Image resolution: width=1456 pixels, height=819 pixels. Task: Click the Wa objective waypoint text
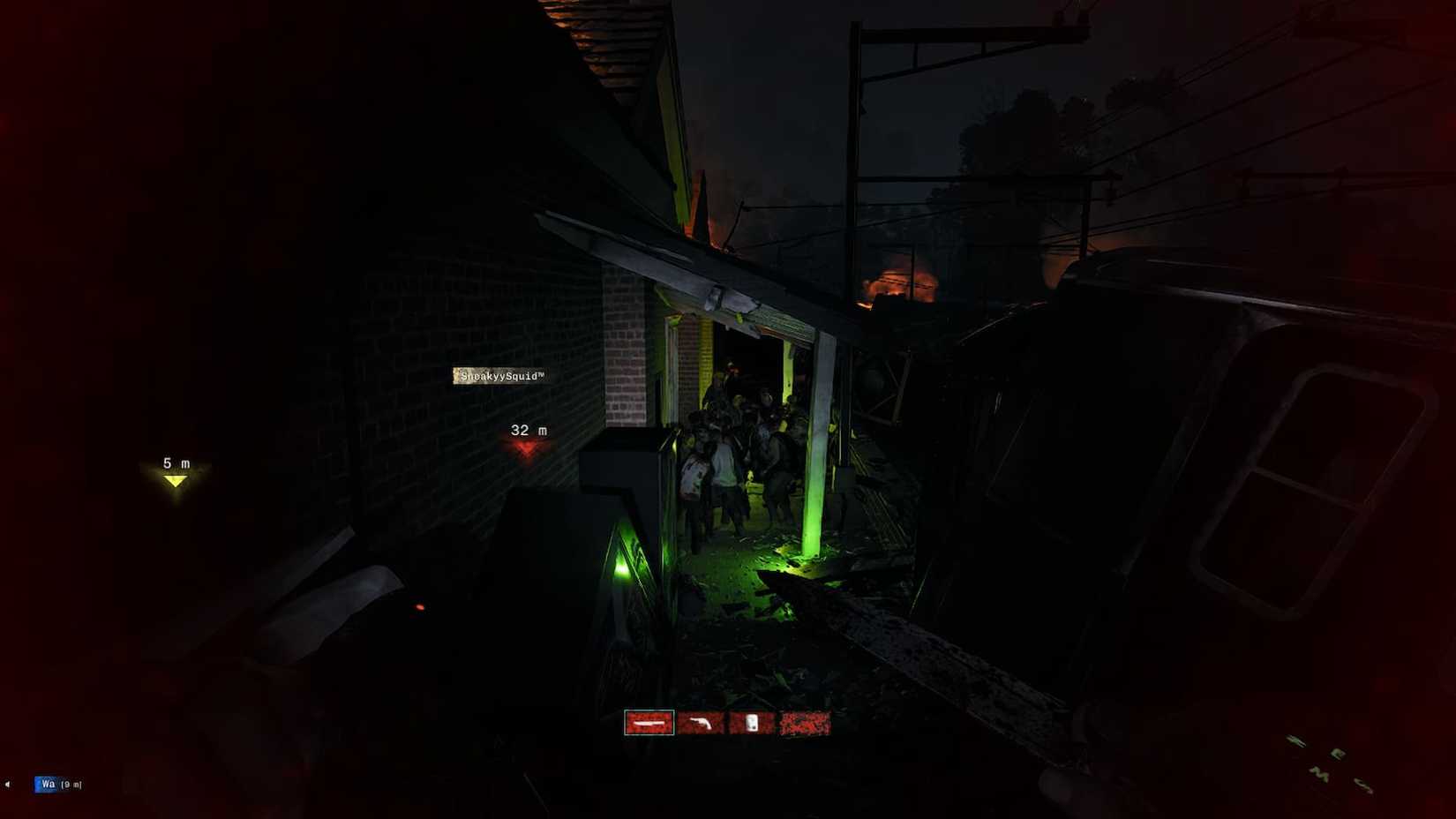[44, 784]
